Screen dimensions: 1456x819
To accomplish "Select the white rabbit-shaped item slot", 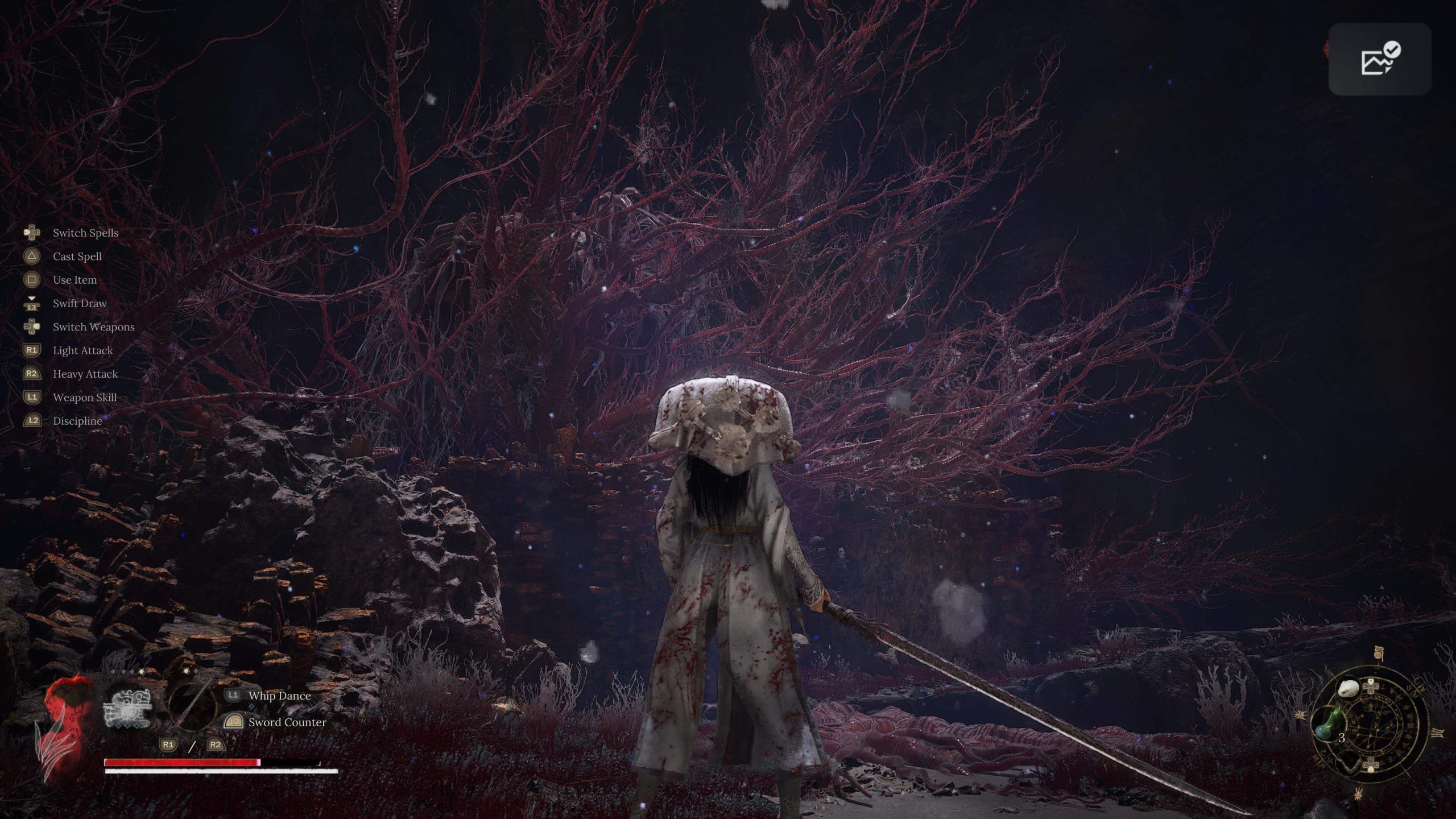I will click(1348, 689).
